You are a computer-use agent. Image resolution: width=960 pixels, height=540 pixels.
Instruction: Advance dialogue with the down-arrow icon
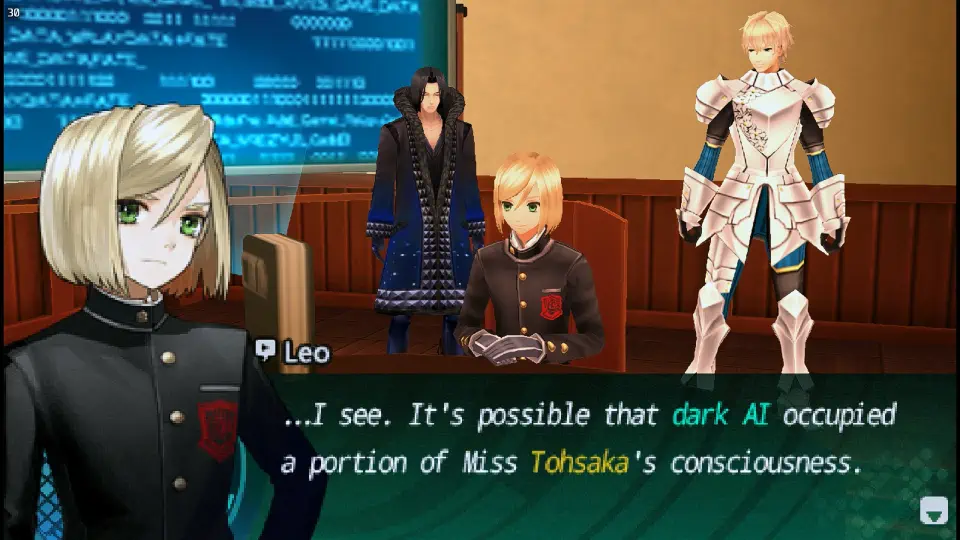(932, 512)
